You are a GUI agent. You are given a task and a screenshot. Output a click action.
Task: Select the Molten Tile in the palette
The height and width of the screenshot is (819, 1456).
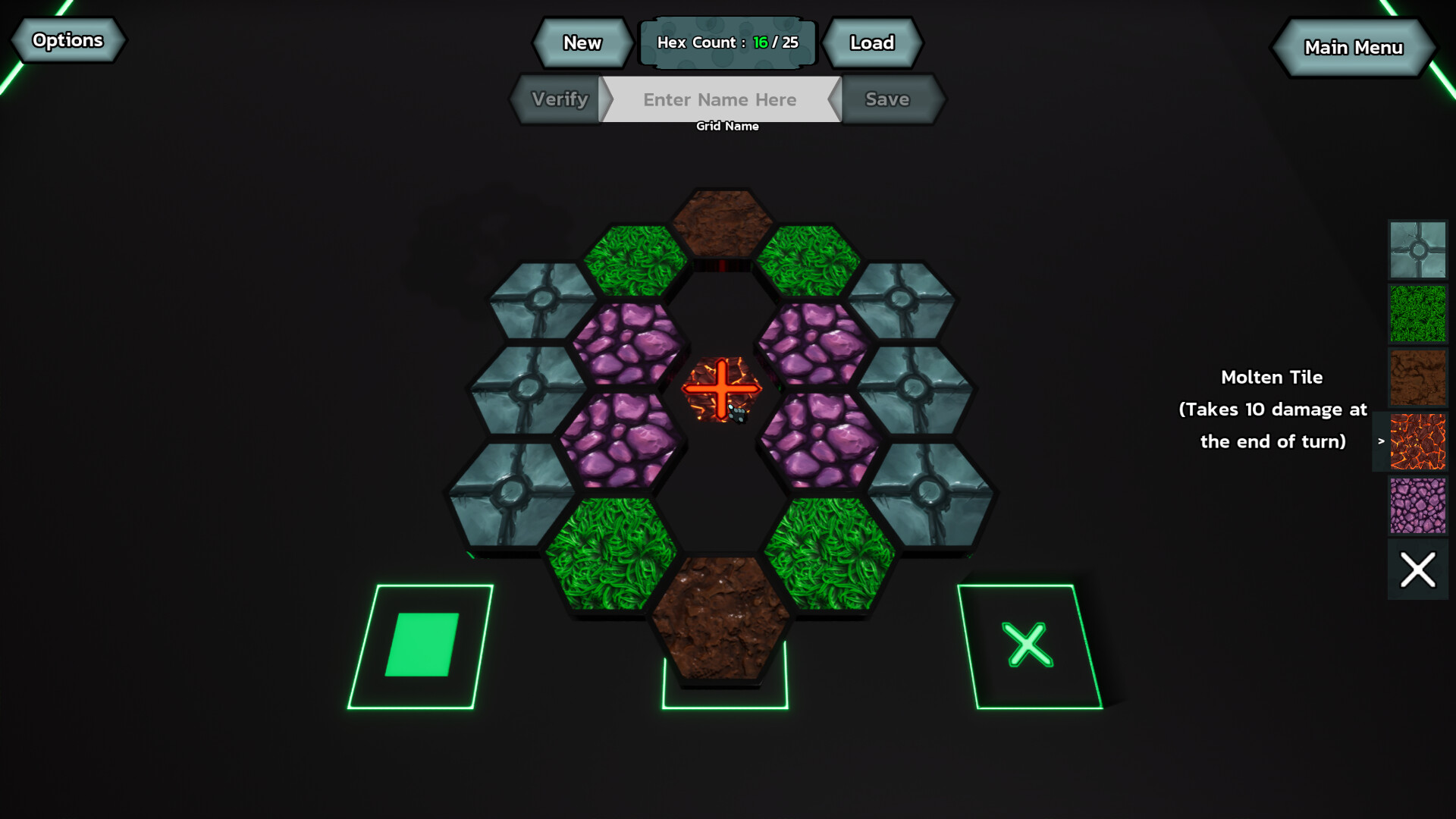click(1417, 441)
